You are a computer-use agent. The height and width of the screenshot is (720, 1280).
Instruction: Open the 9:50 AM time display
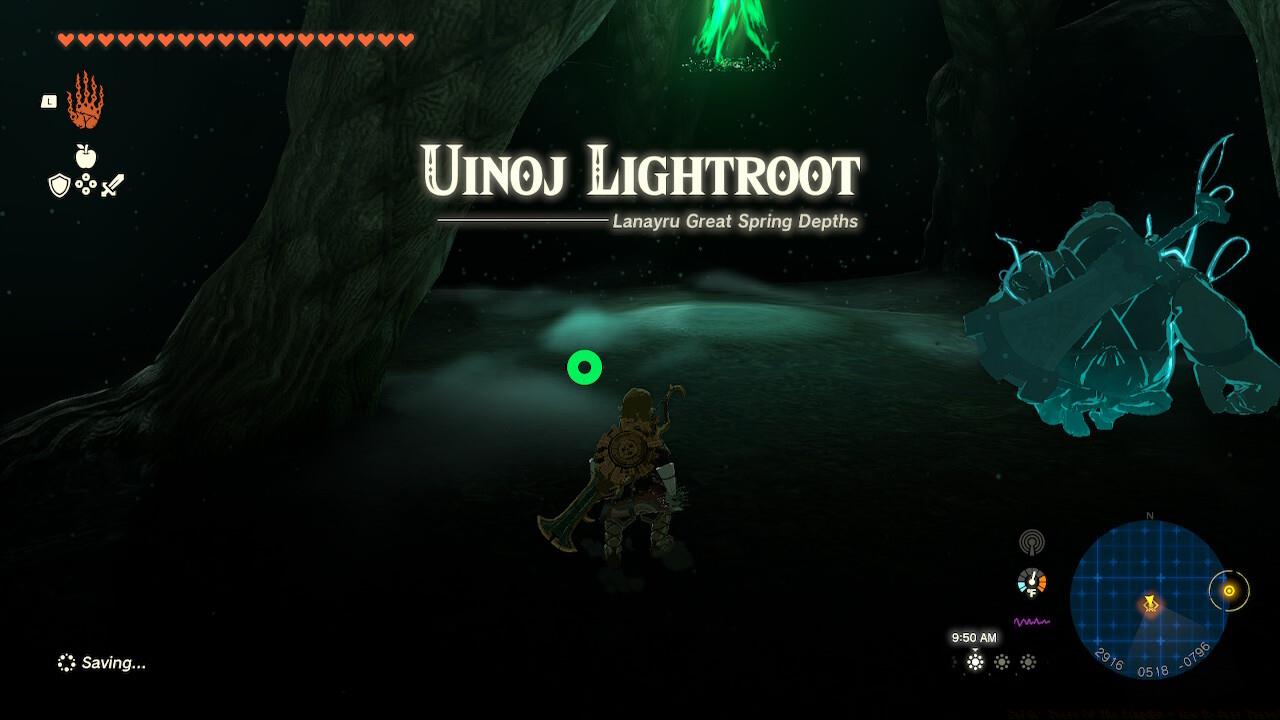(976, 636)
